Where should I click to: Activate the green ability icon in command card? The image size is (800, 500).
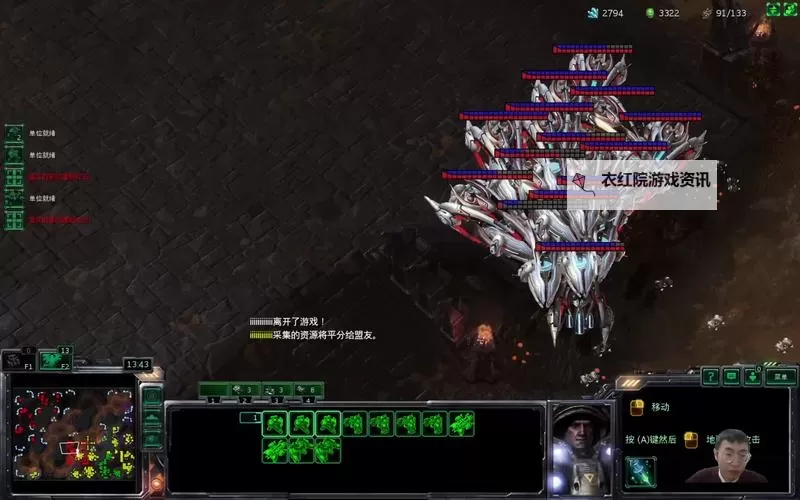pos(641,469)
